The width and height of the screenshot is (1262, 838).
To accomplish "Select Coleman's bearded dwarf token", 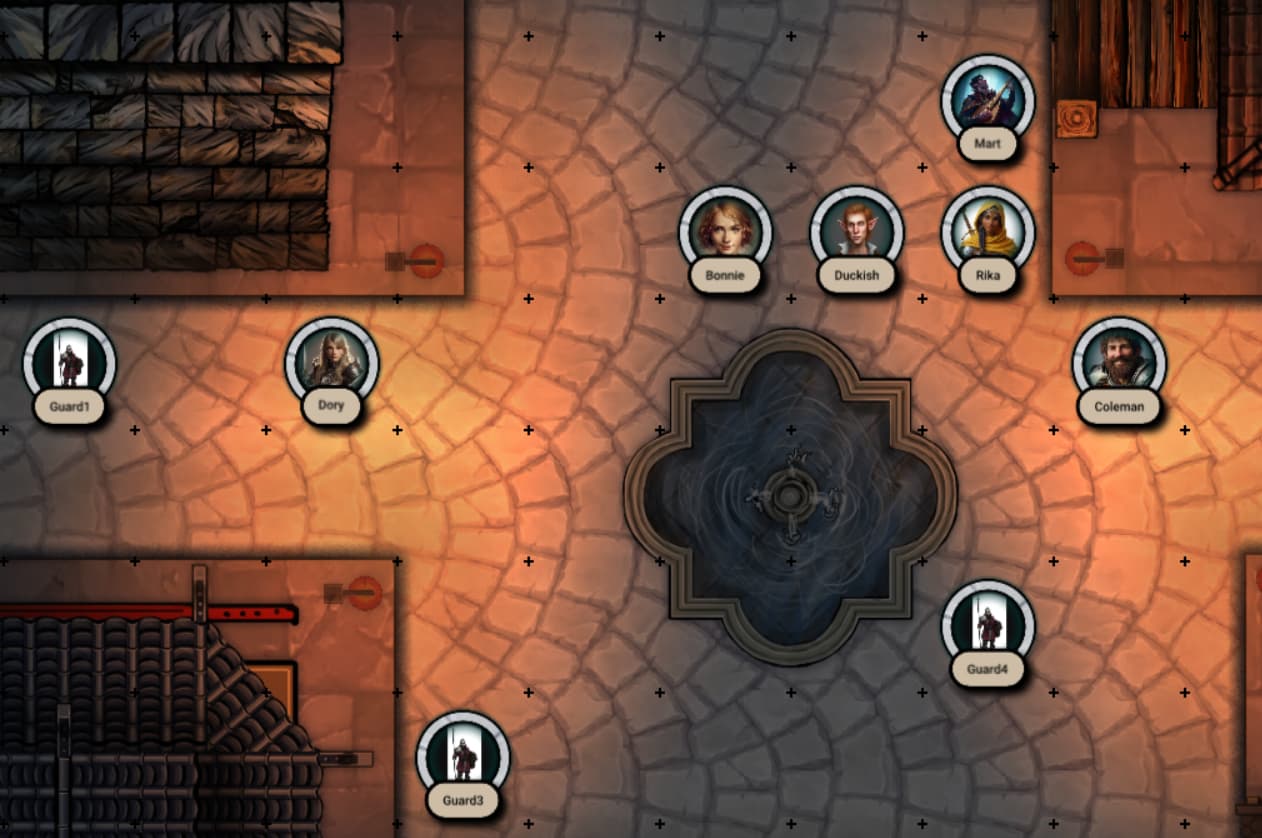I will pyautogui.click(x=1119, y=363).
